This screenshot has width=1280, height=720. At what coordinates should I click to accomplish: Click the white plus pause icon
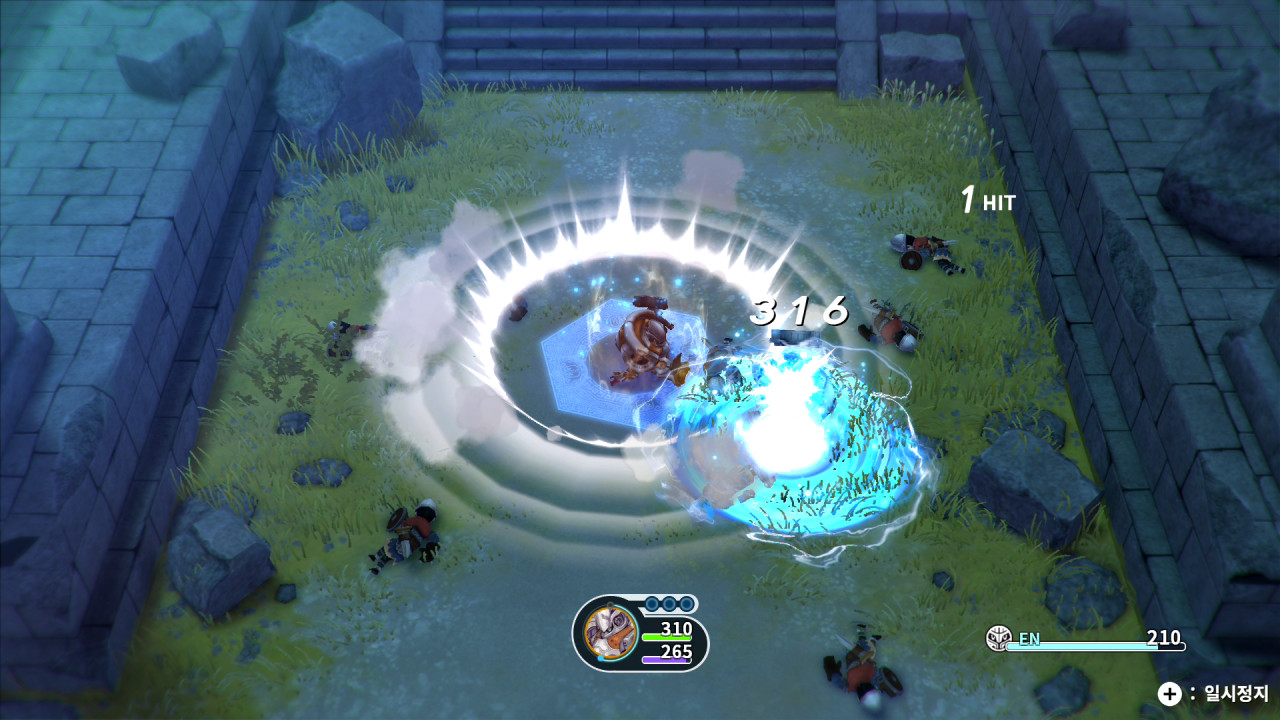(x=1170, y=695)
